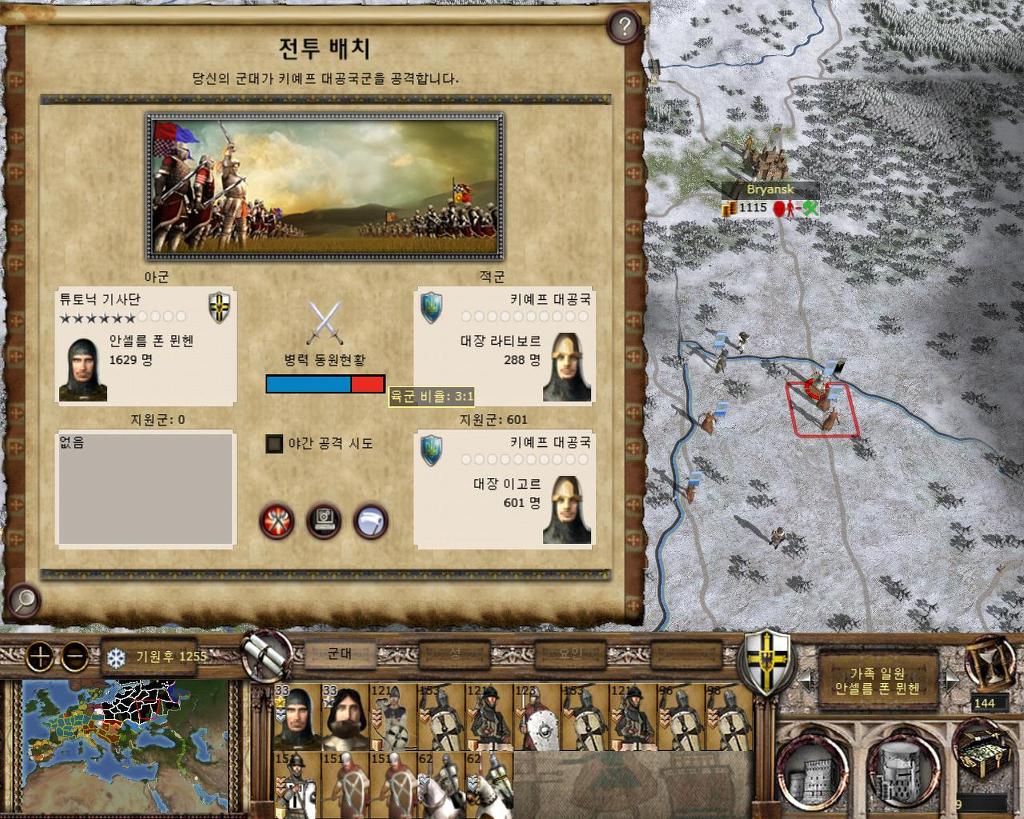Toggle the 야간 공격 시도 checkbox
Screen dimensions: 1024x819
click(275, 443)
